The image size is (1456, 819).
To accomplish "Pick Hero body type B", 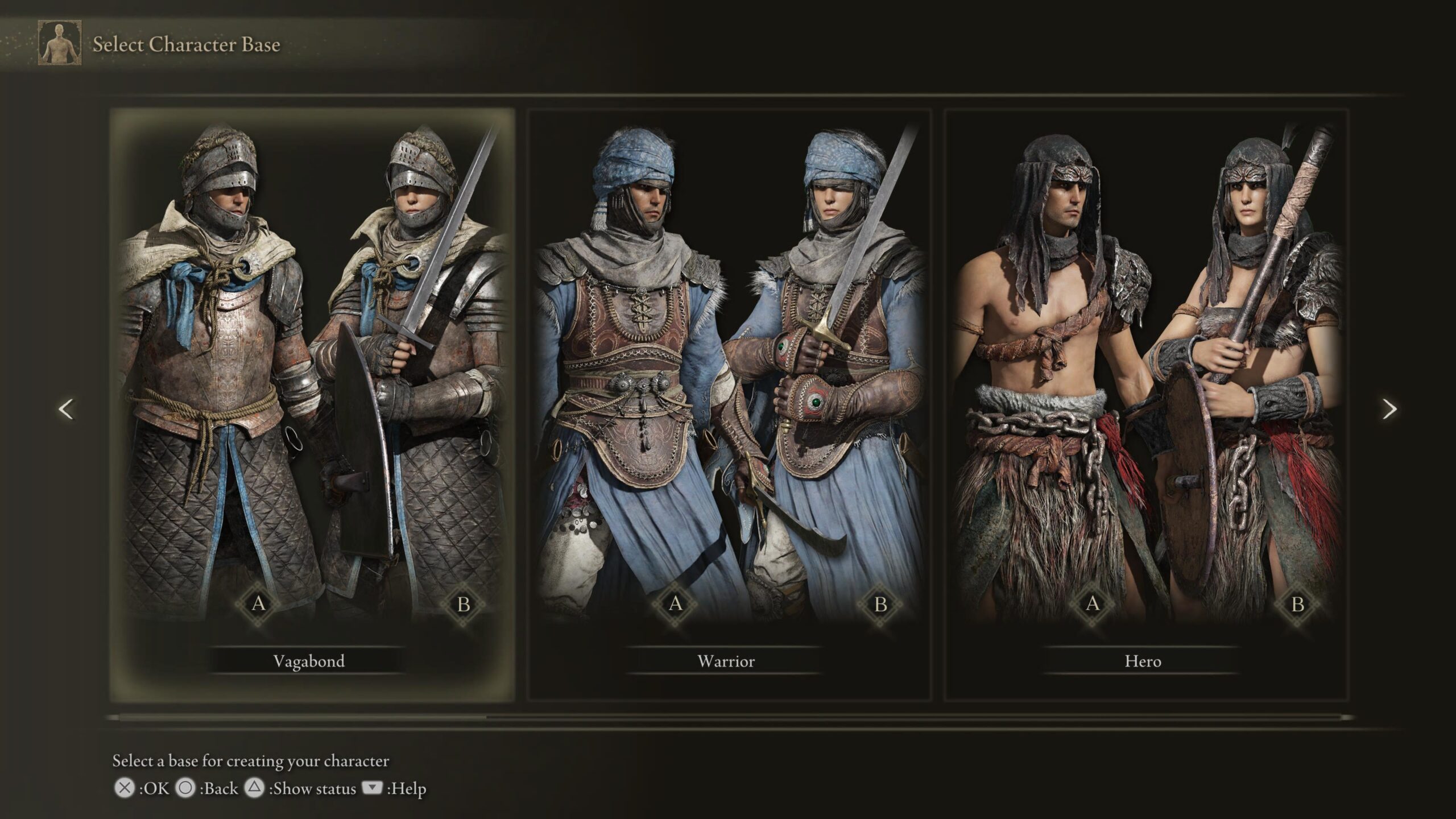I will click(1297, 603).
